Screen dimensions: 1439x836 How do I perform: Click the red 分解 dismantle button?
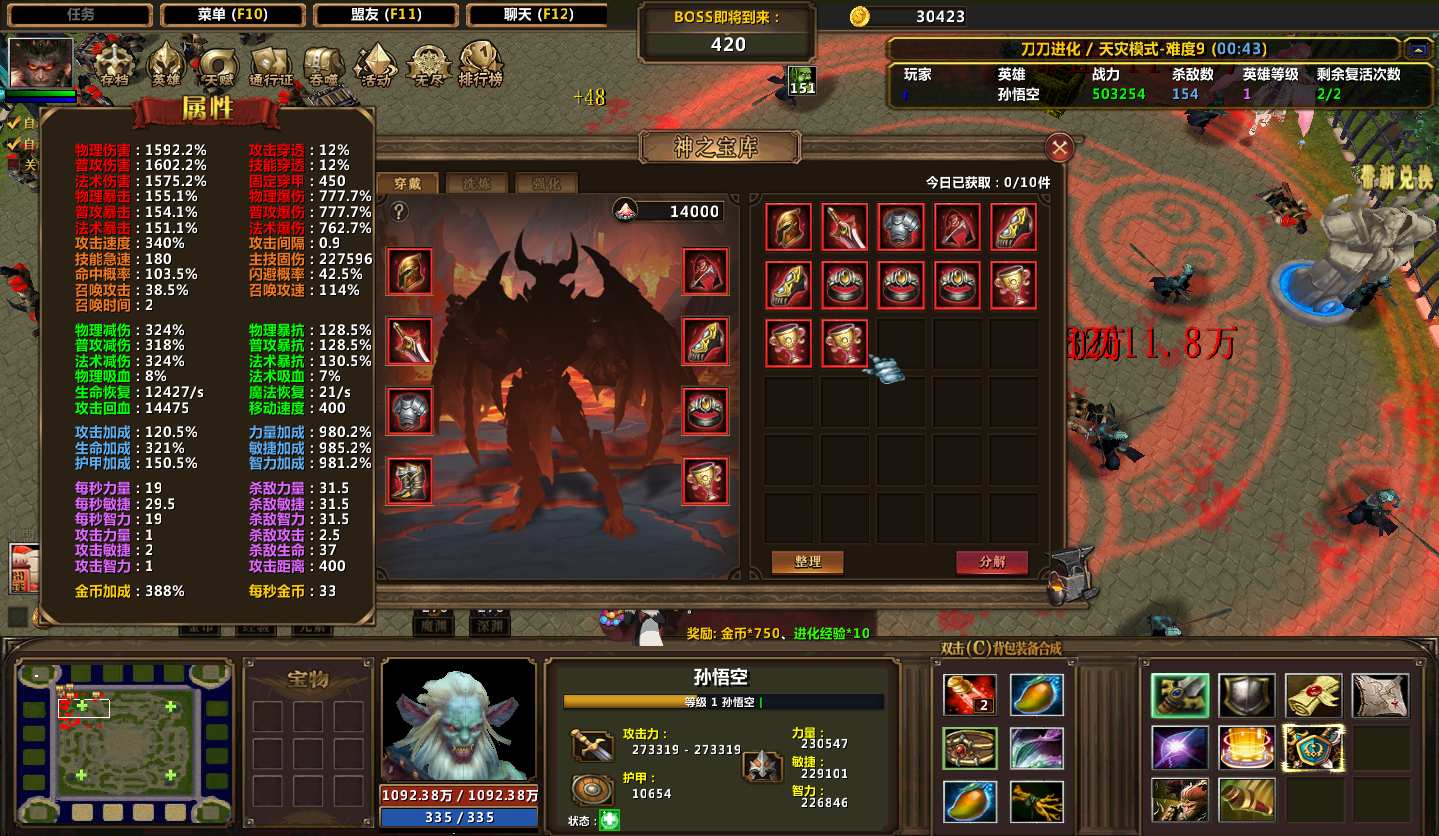[x=992, y=562]
